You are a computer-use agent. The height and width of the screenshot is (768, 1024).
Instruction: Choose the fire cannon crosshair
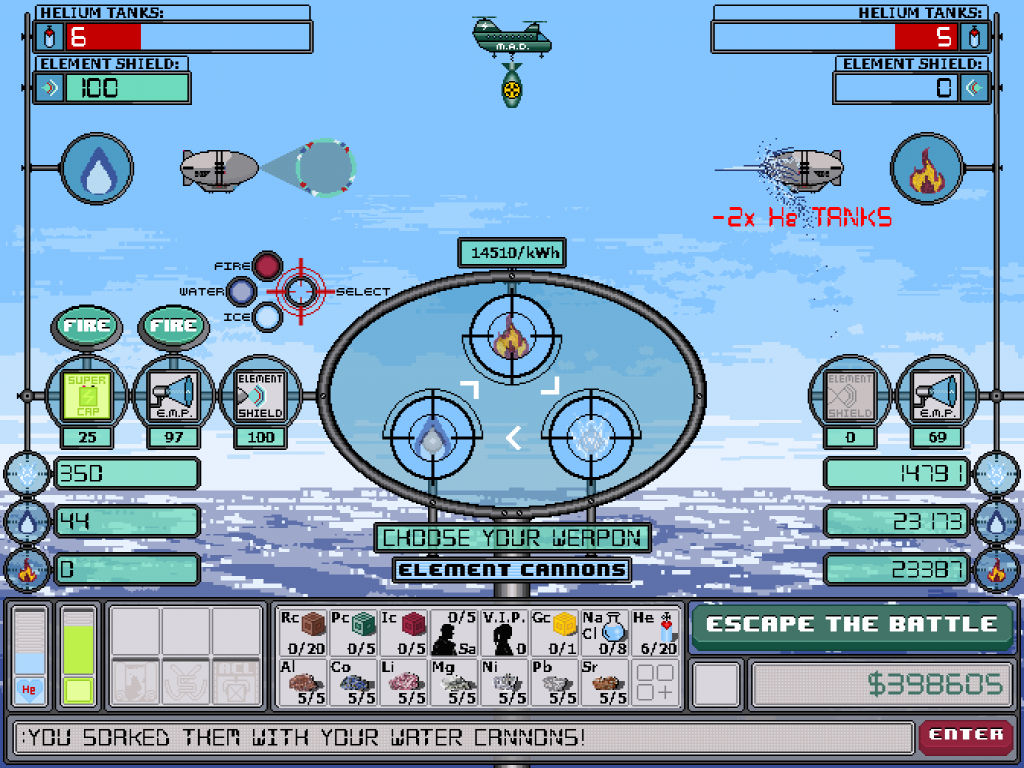pyautogui.click(x=511, y=338)
